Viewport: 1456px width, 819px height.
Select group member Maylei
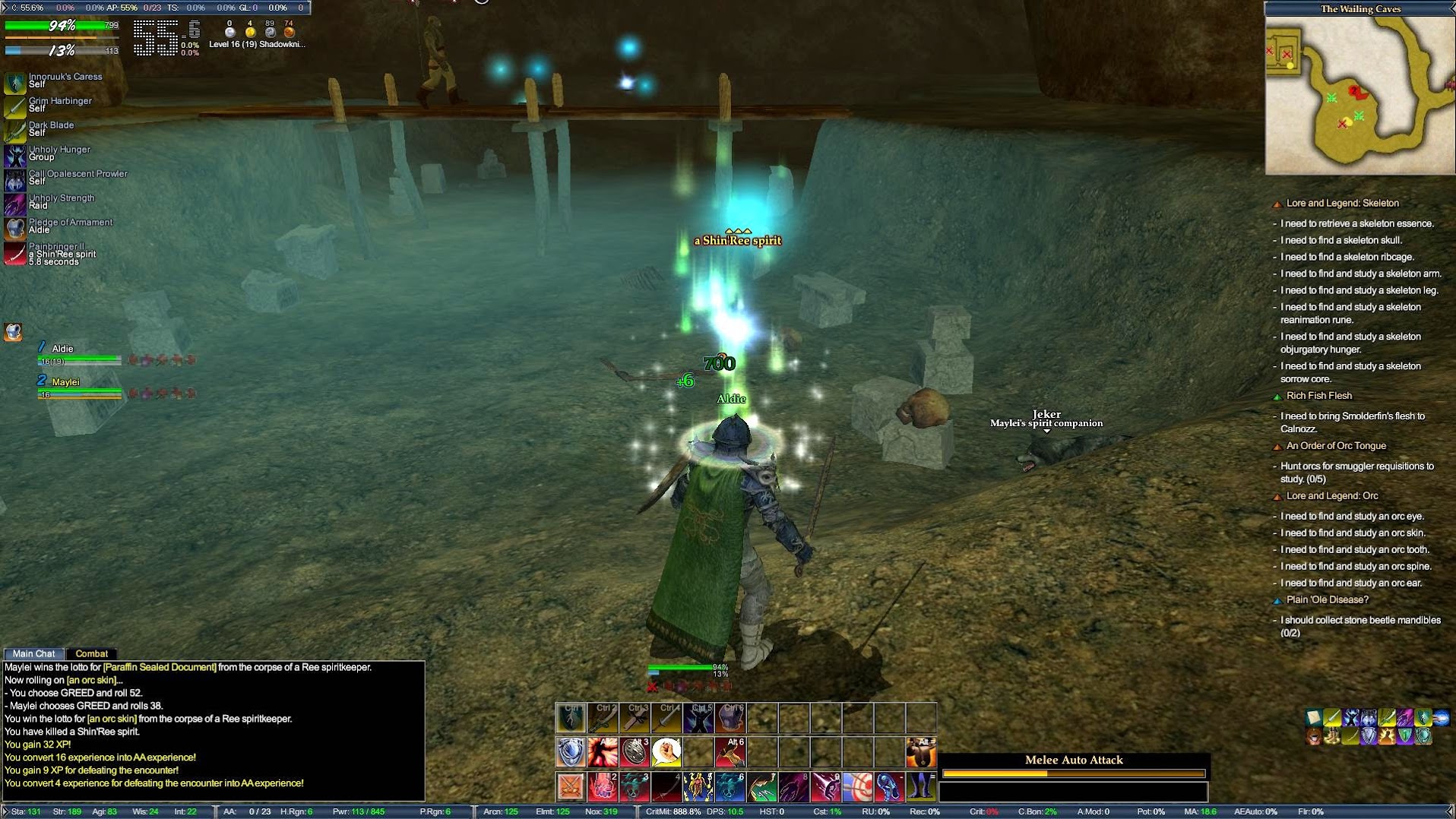pyautogui.click(x=67, y=382)
